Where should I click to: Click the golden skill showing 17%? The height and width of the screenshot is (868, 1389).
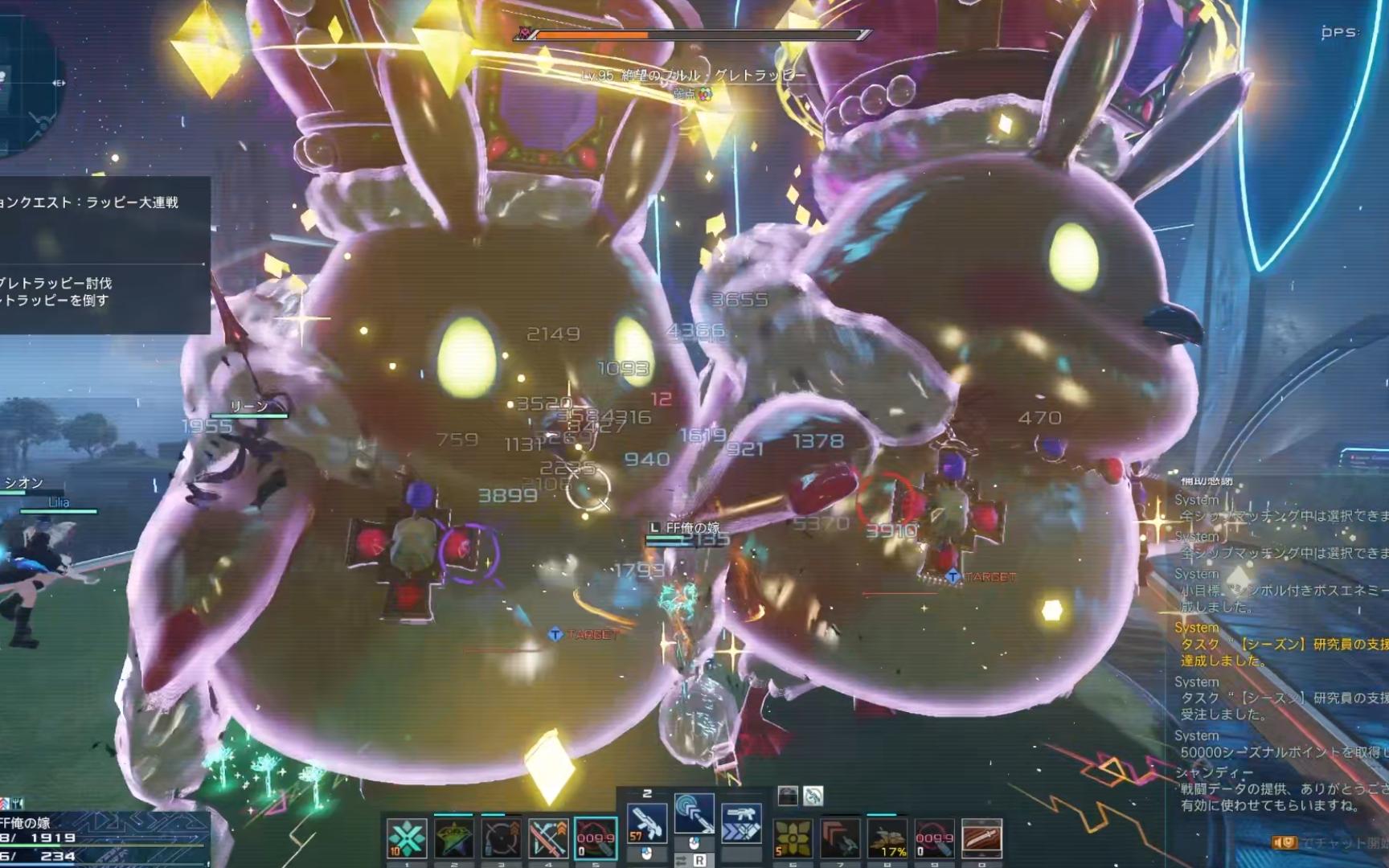887,838
